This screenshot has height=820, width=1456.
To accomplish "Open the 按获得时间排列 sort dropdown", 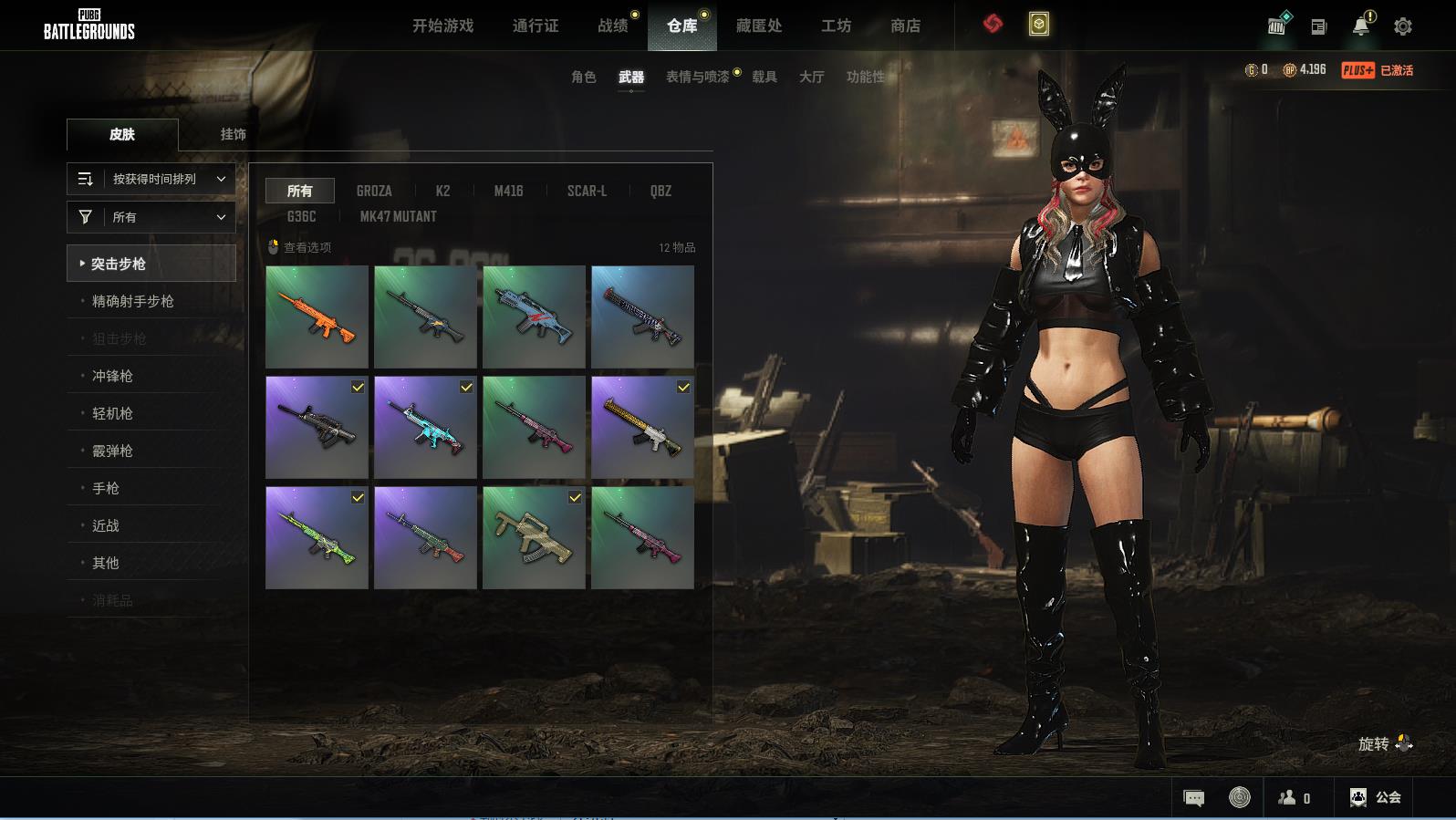I will 151,179.
